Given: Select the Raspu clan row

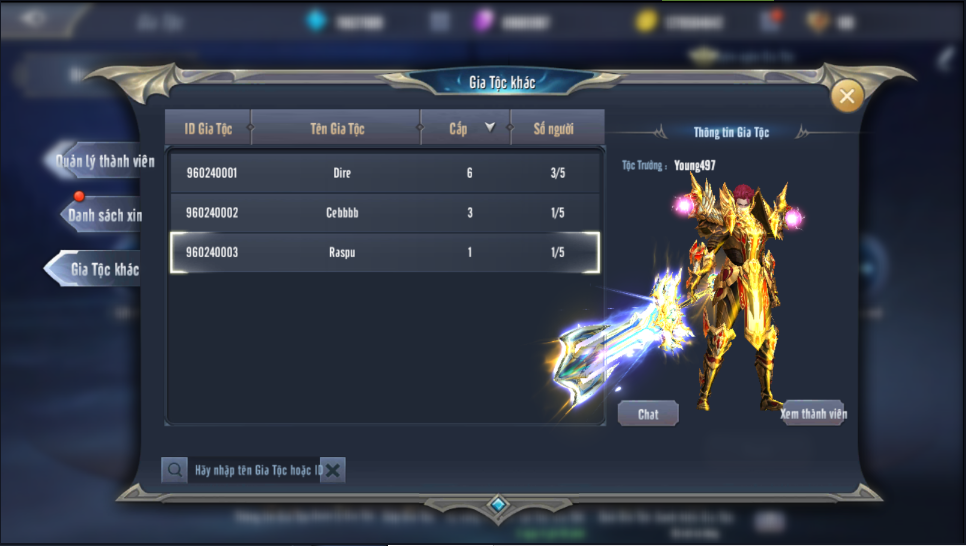Looking at the screenshot, I should coord(385,253).
